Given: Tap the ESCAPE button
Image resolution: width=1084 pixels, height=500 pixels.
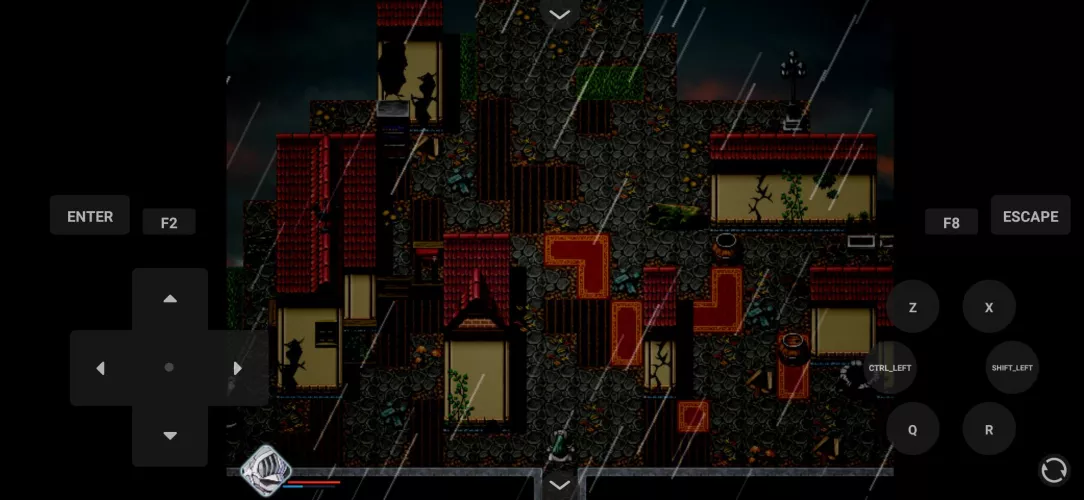Looking at the screenshot, I should tap(1030, 216).
